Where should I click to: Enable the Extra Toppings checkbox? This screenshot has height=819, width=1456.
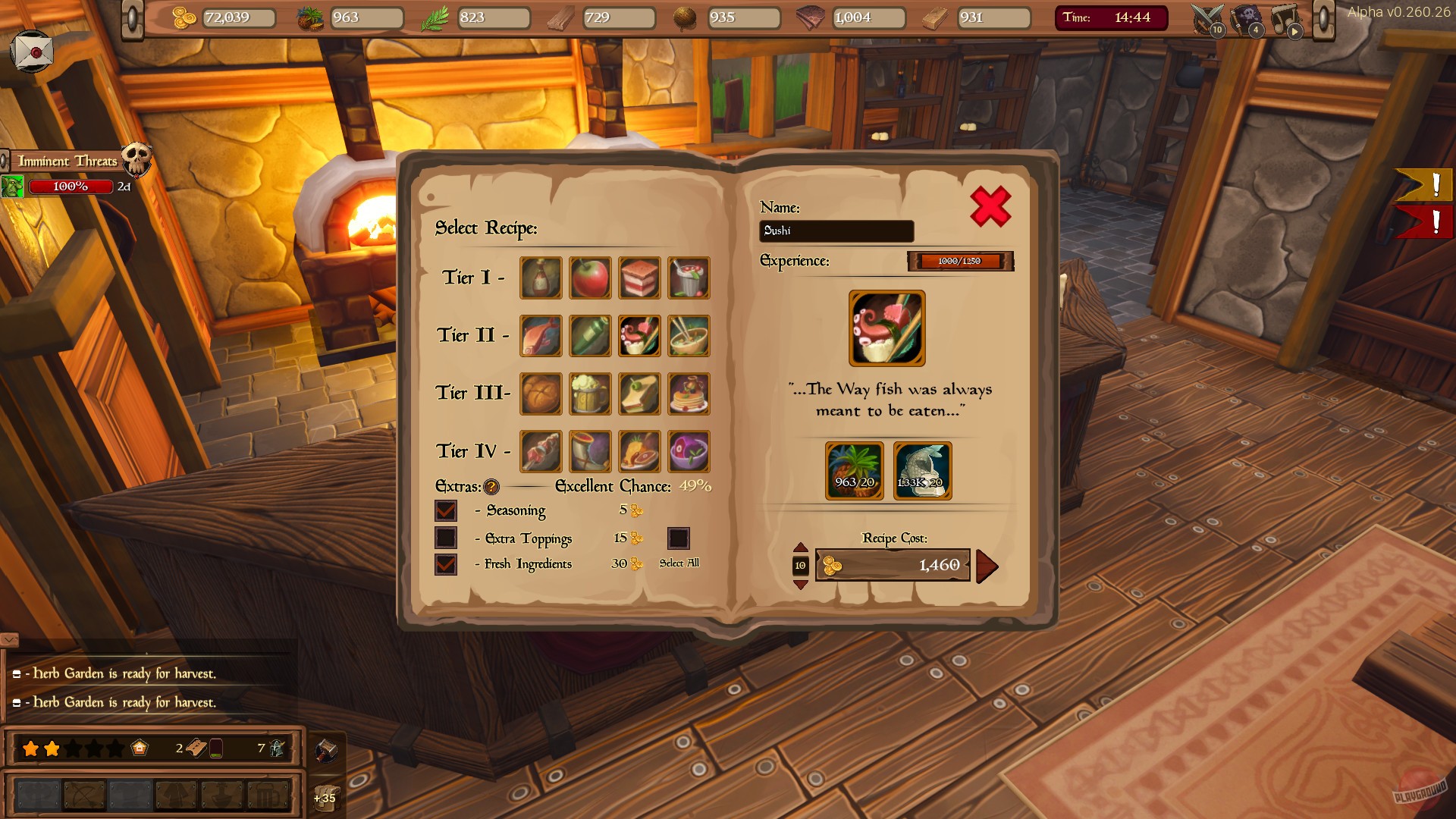446,538
